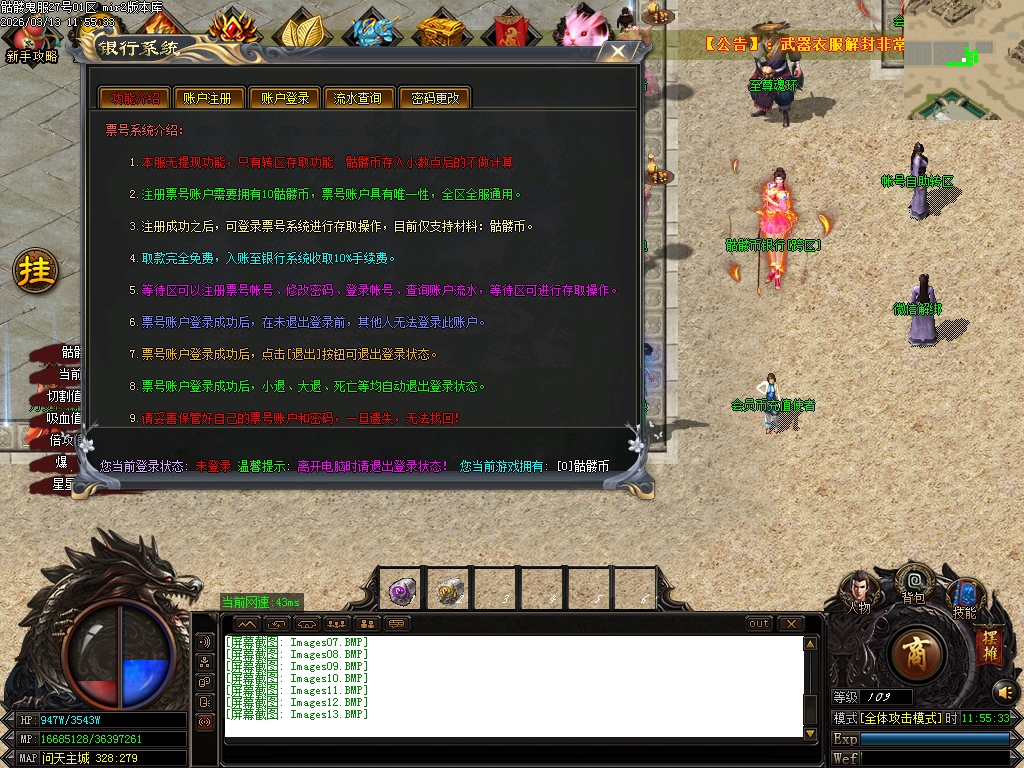Open the 账户注册 tab
Viewport: 1024px width, 768px height.
tap(208, 98)
